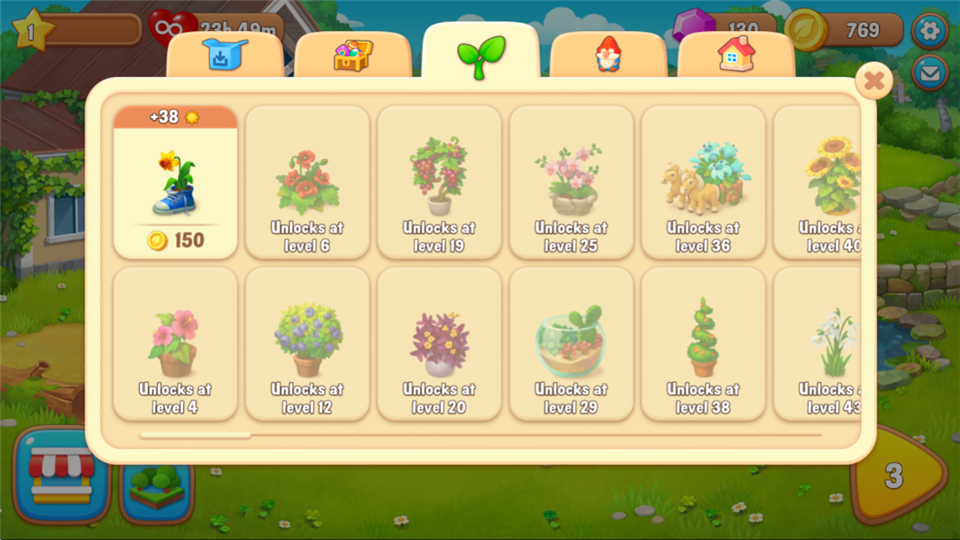Viewport: 960px width, 540px height.
Task: Select the purple leaf plant unlocking at level 20
Action: (x=439, y=344)
